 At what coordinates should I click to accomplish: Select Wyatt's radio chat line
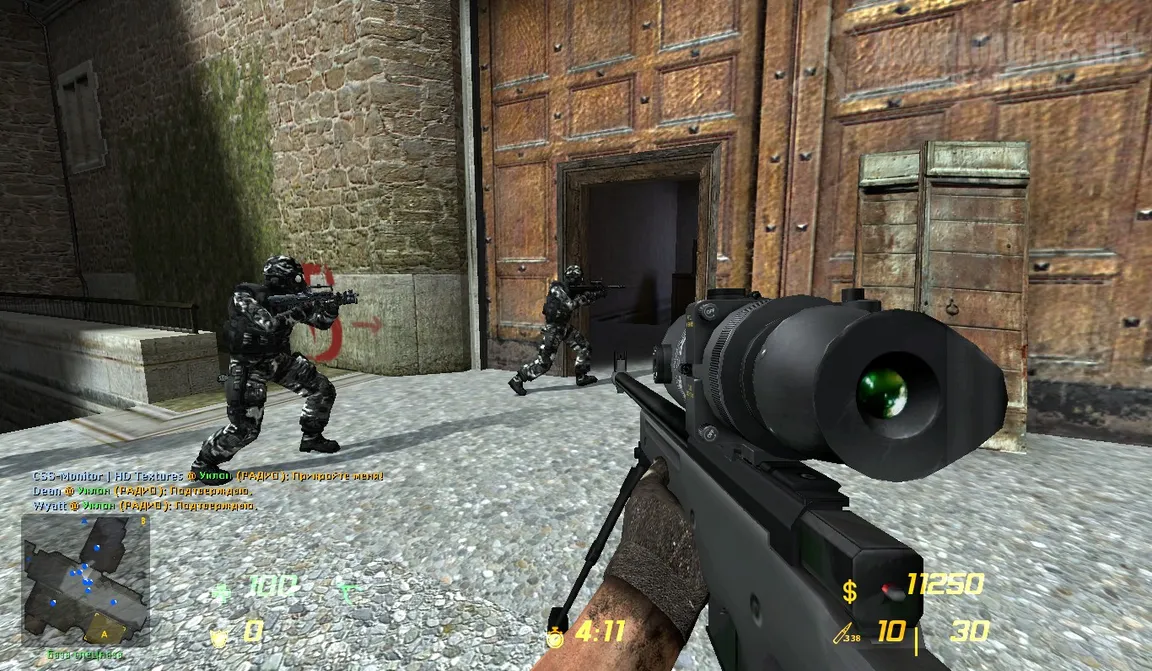click(142, 506)
